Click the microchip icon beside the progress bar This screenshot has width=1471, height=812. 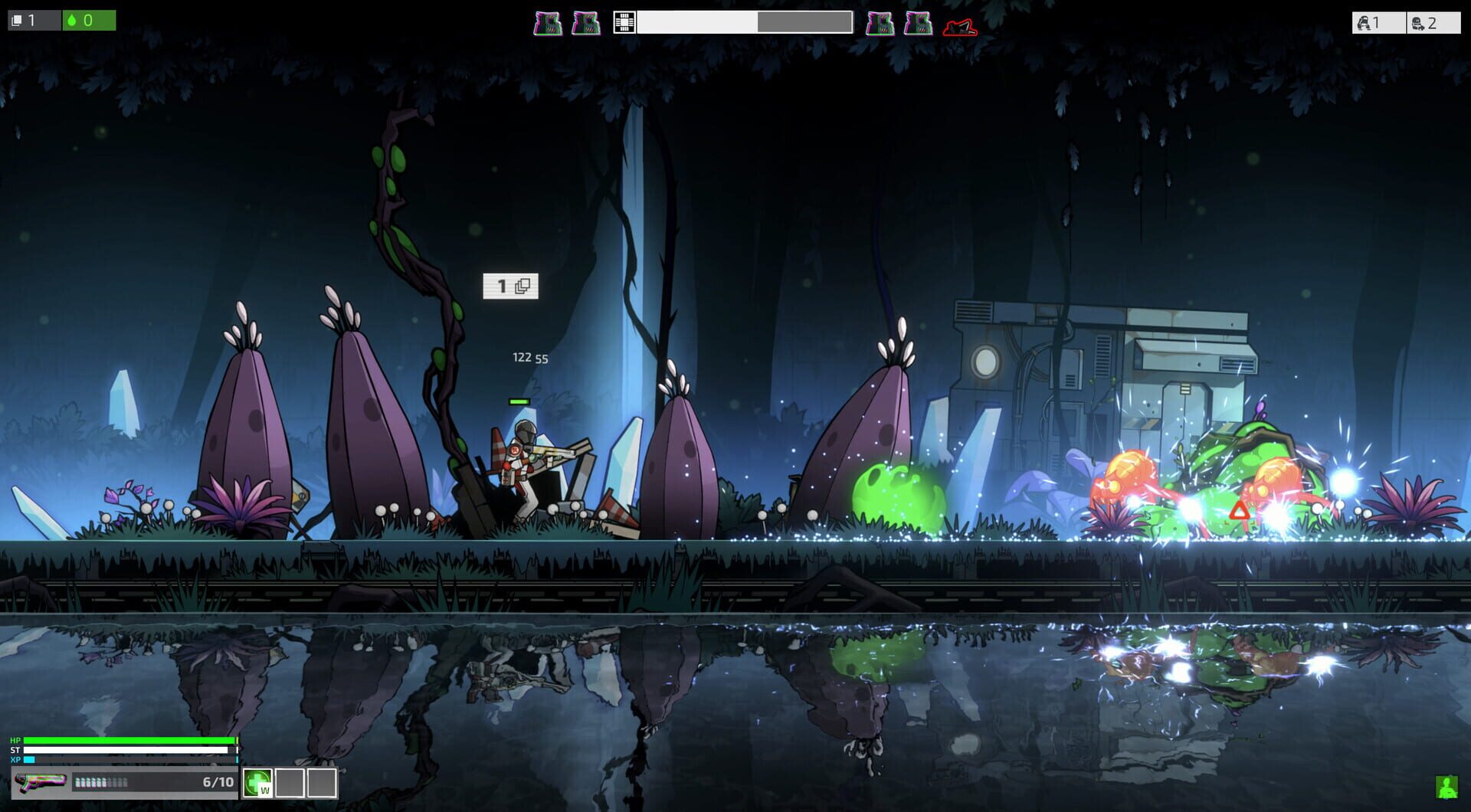coord(624,23)
